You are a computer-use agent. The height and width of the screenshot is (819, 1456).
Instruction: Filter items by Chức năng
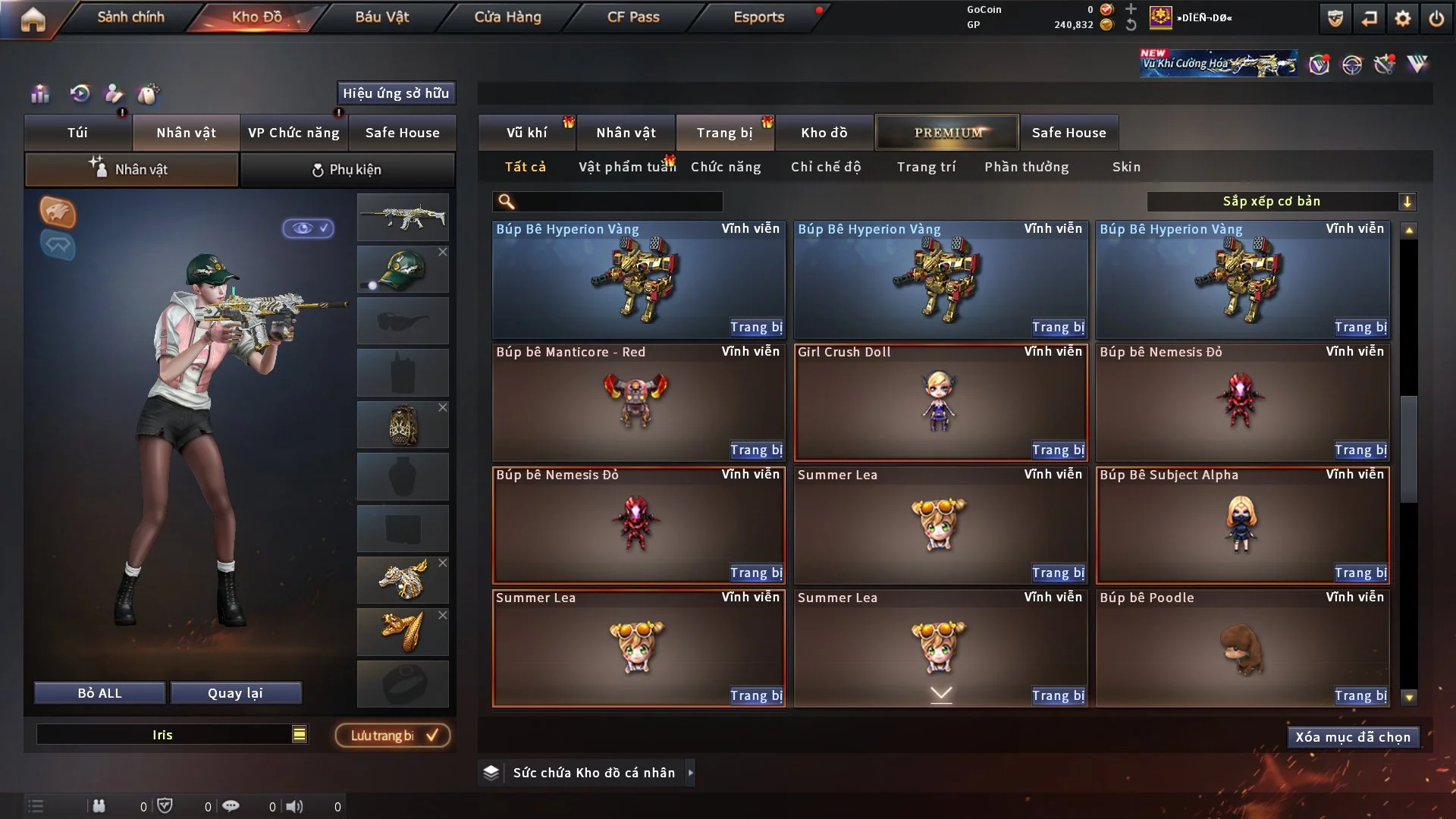pos(726,167)
